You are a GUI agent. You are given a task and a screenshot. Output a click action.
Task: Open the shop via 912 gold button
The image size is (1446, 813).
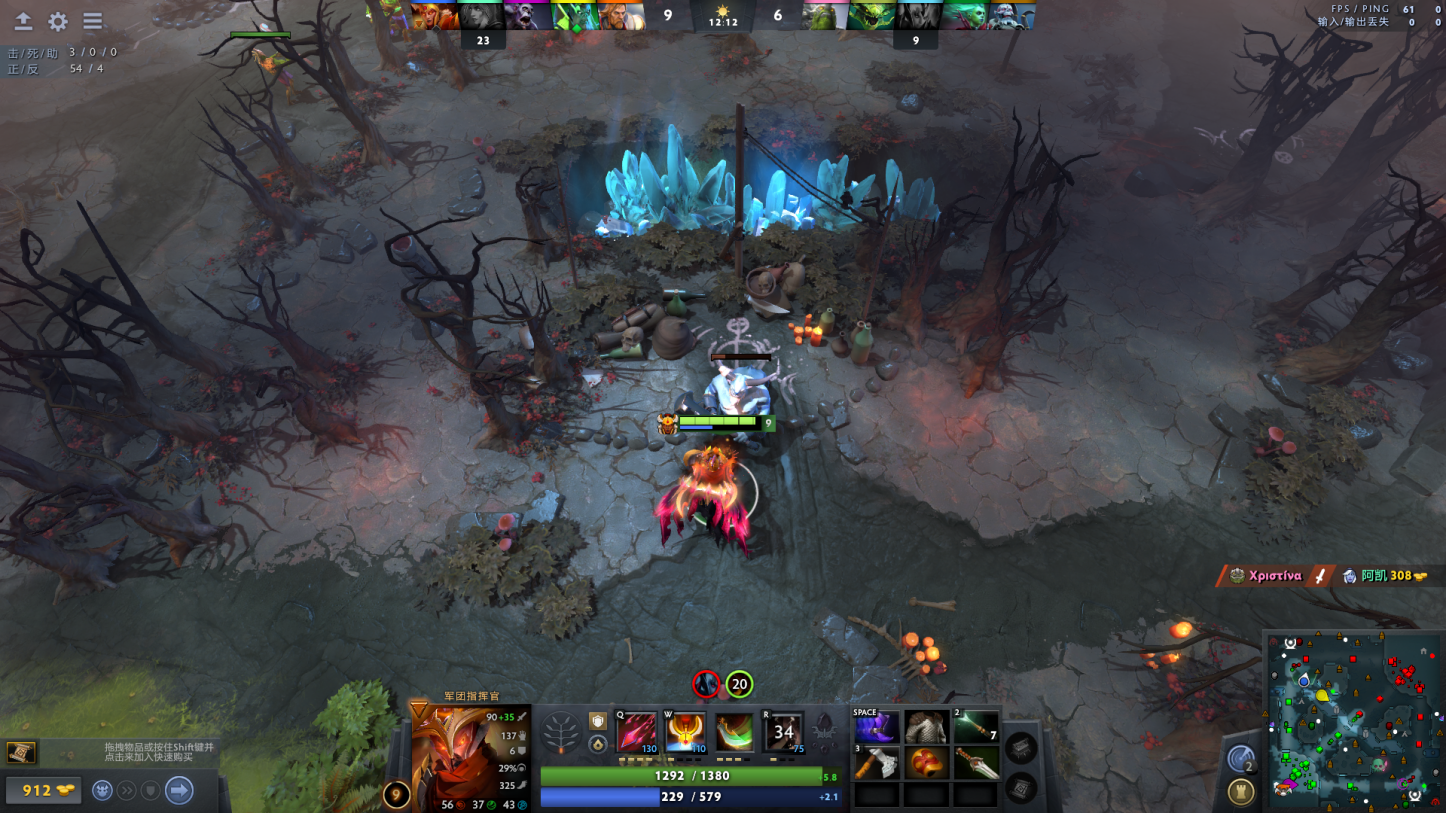[41, 790]
